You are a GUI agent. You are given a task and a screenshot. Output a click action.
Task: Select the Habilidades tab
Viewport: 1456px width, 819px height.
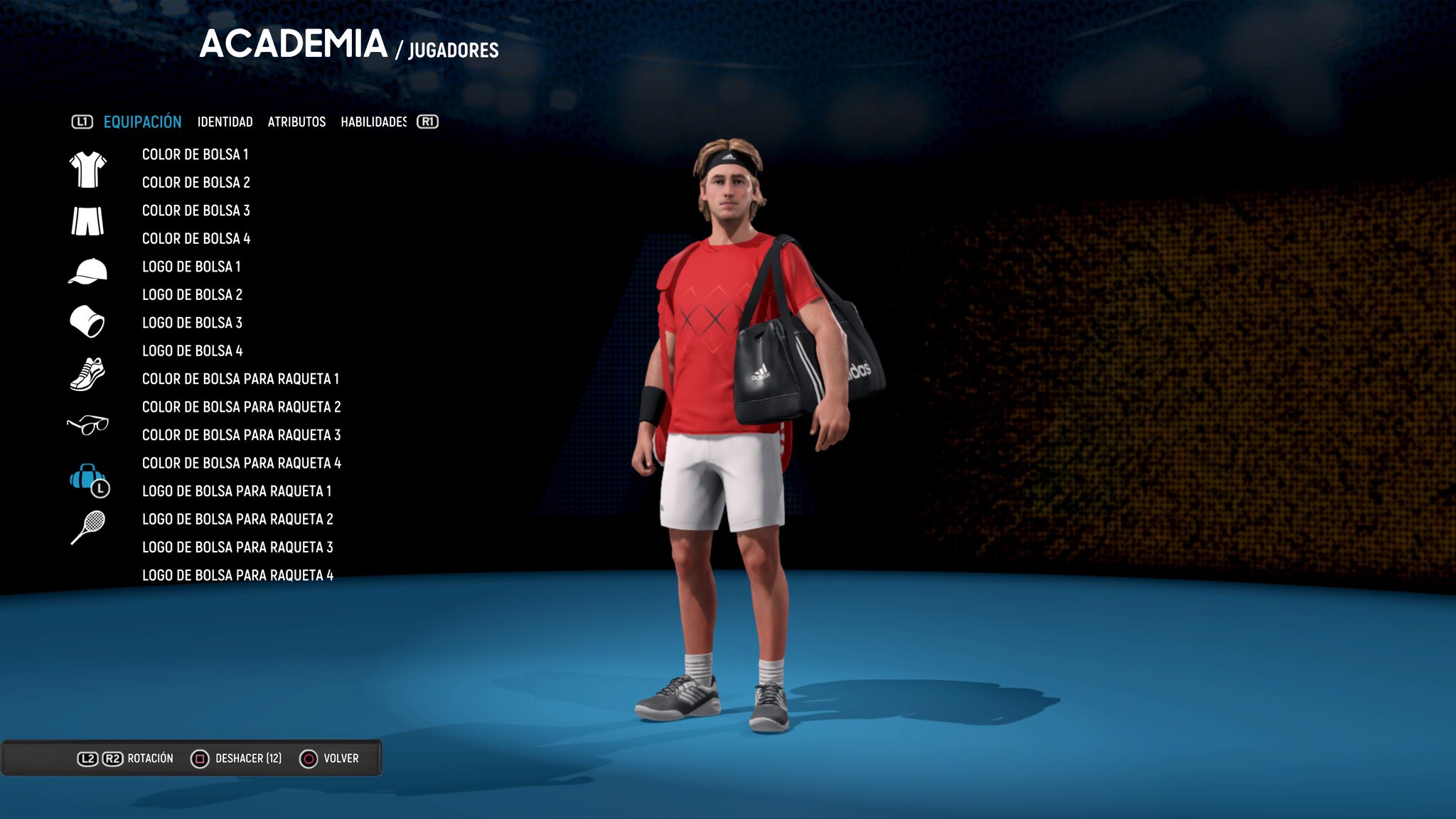[x=373, y=122]
